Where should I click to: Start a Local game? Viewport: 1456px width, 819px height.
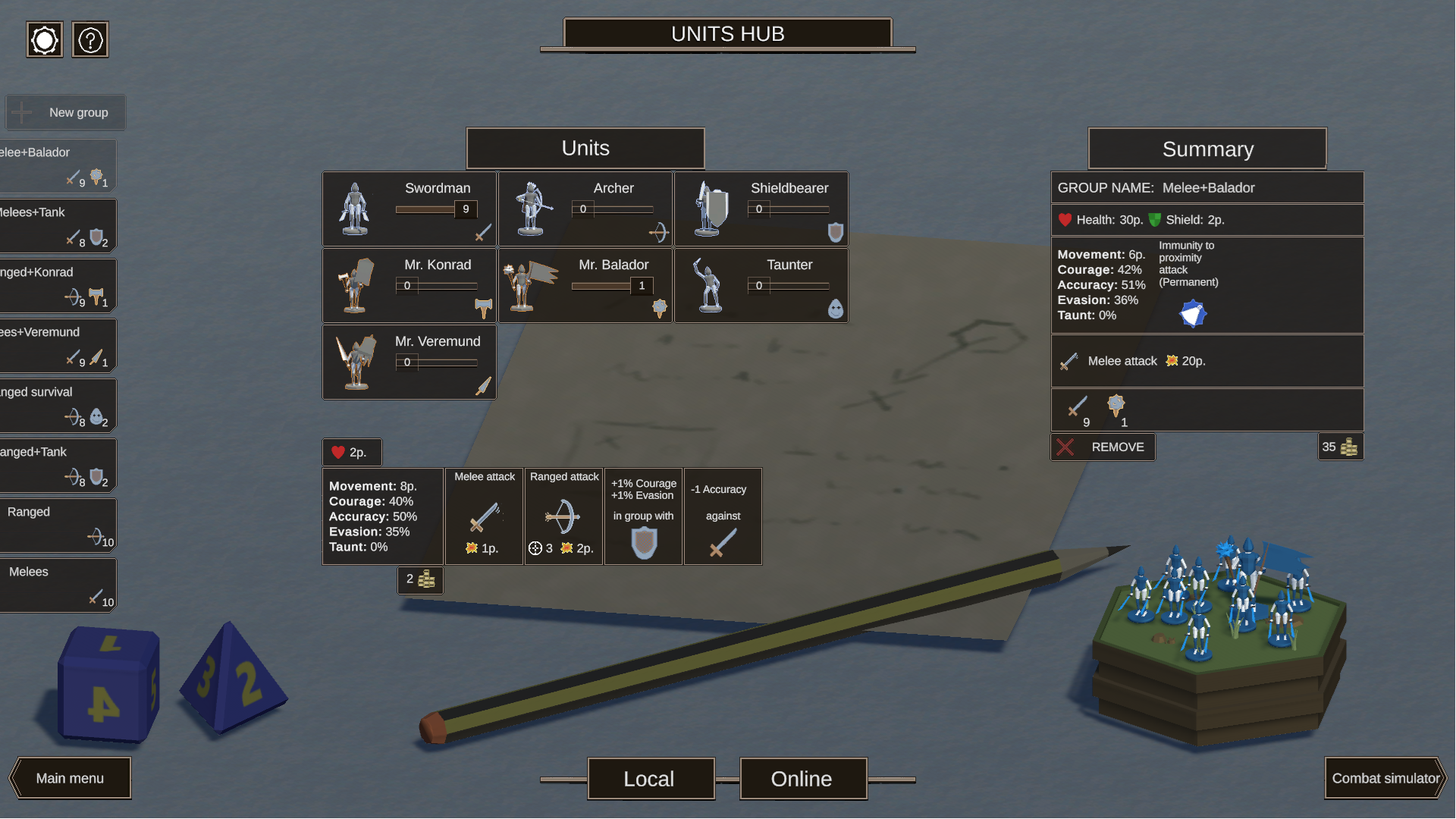650,779
